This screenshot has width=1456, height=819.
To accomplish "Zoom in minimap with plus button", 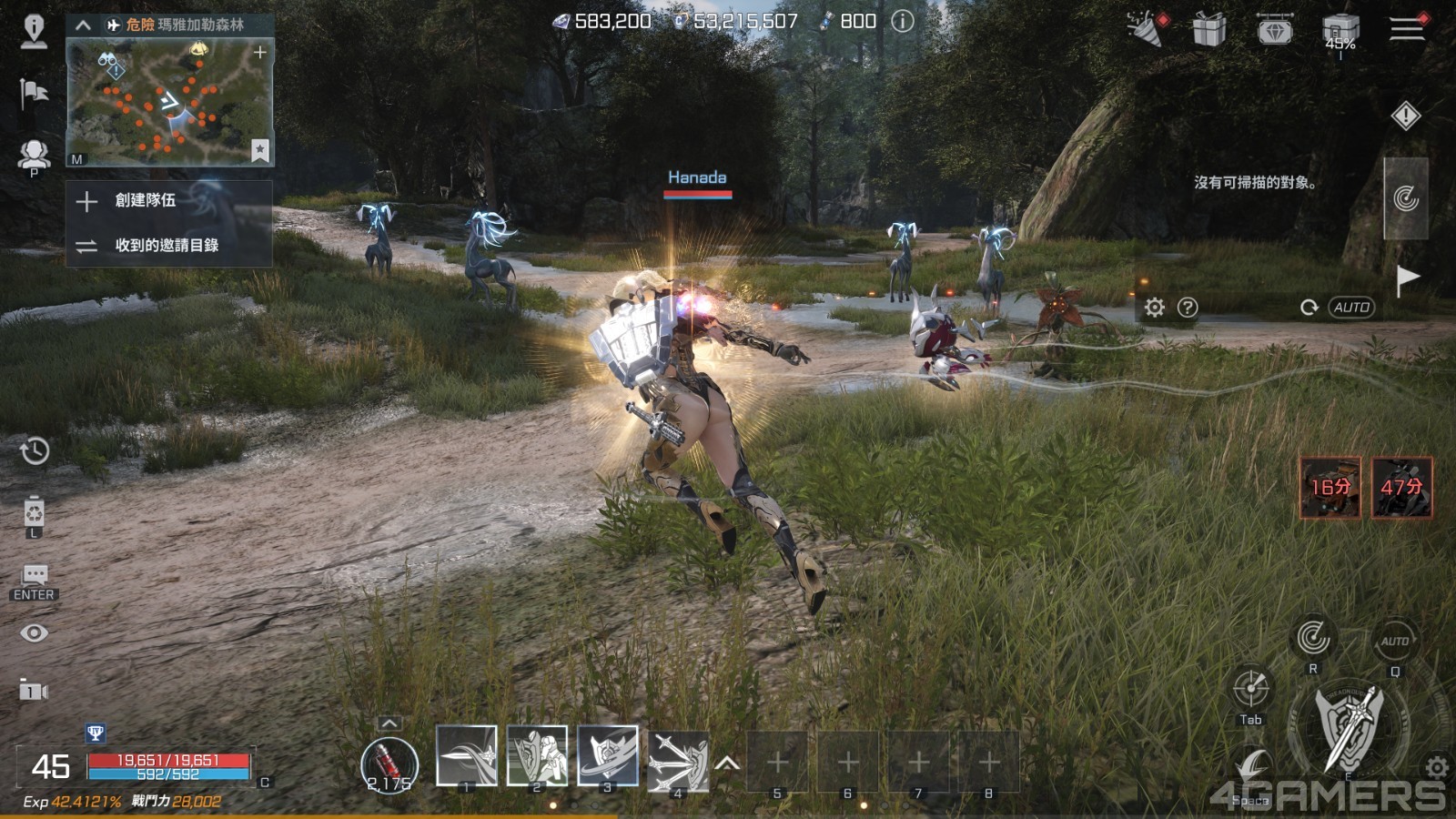I will coord(260,53).
